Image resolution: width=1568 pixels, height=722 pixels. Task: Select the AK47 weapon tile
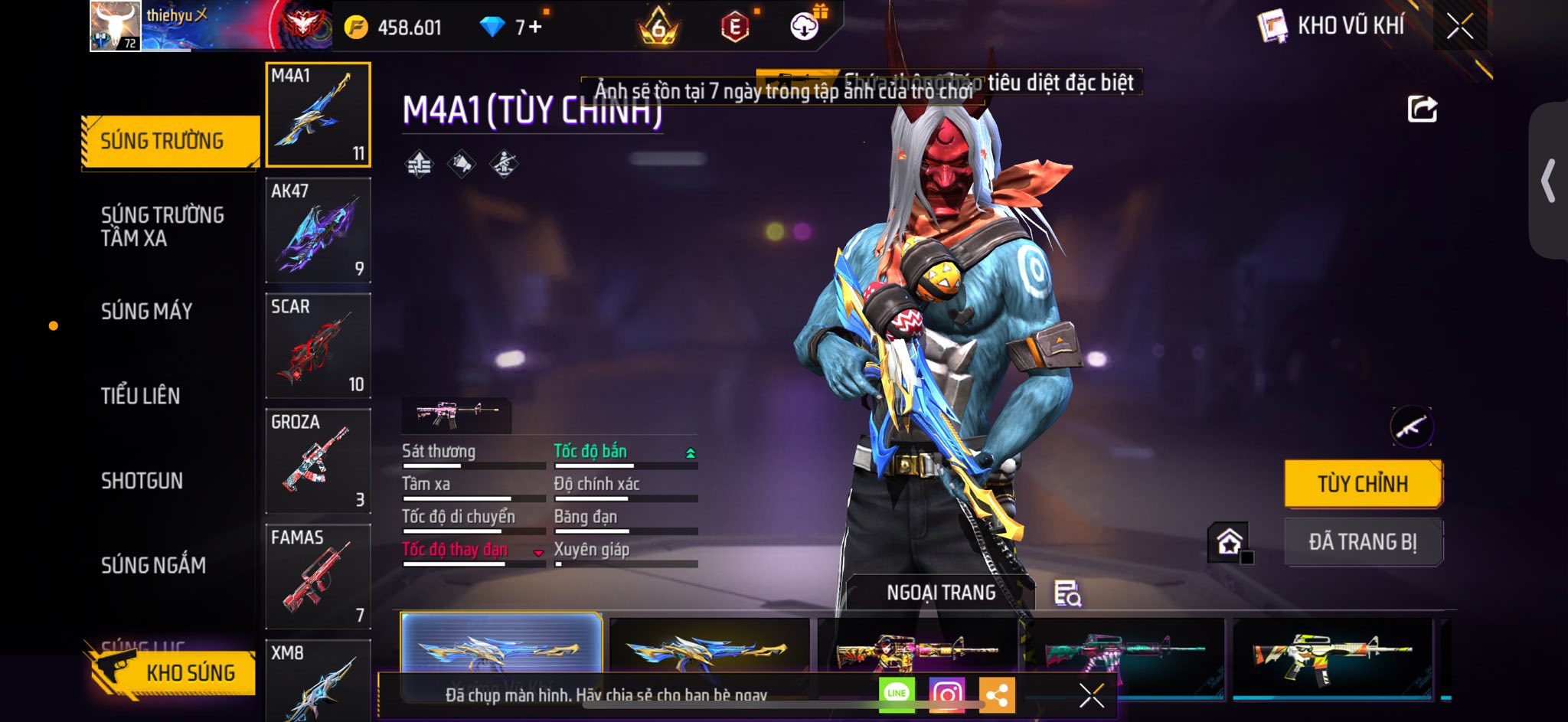pos(318,230)
